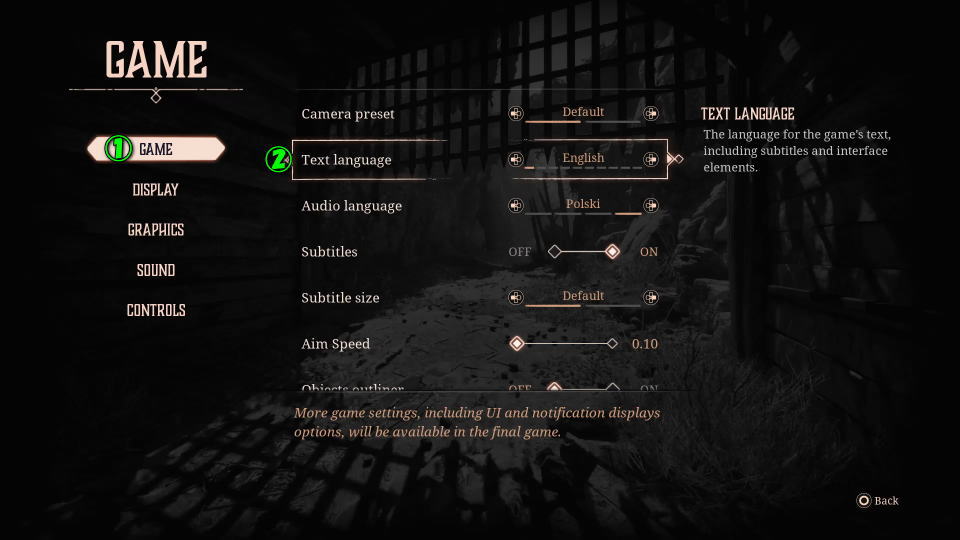960x540 pixels.
Task: Change Text language to the previous option
Action: pos(516,159)
